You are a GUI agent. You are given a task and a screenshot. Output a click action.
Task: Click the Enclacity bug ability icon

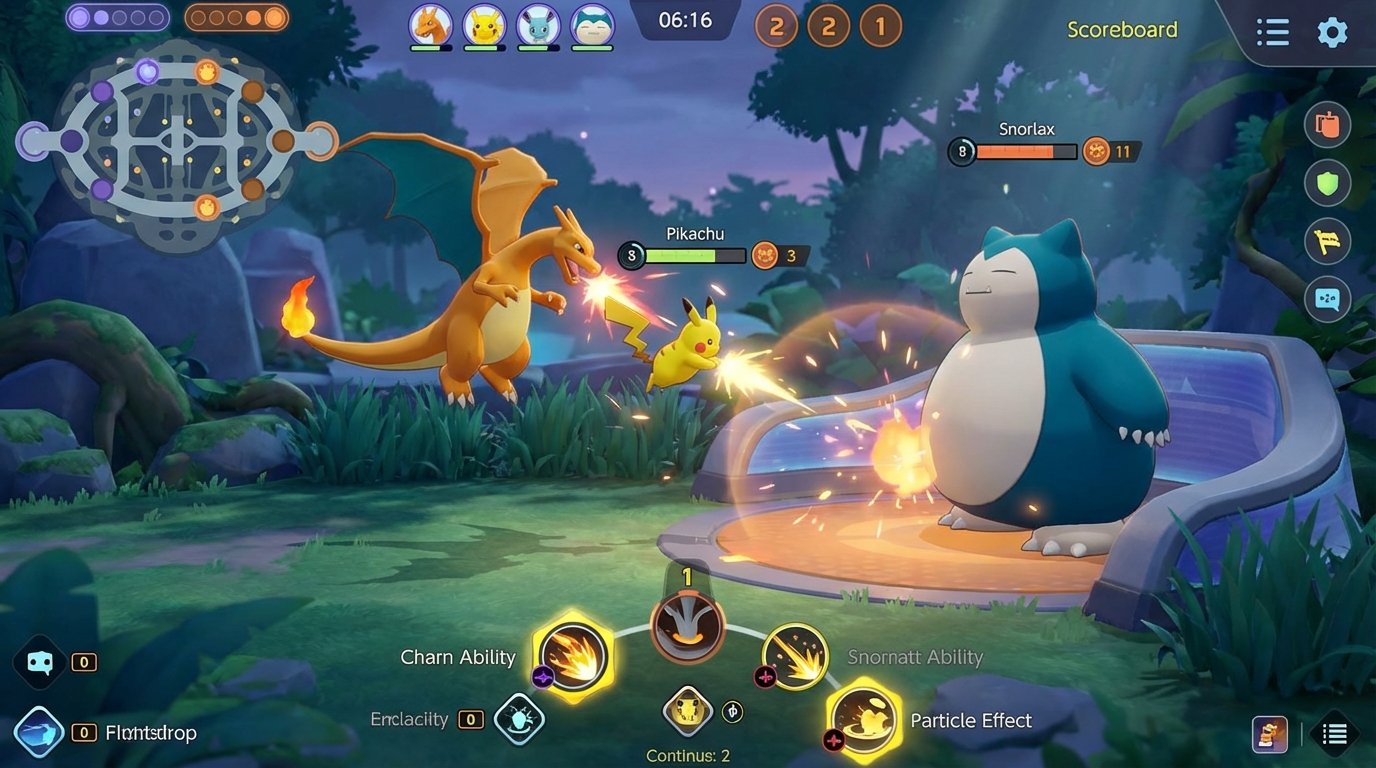tap(519, 719)
